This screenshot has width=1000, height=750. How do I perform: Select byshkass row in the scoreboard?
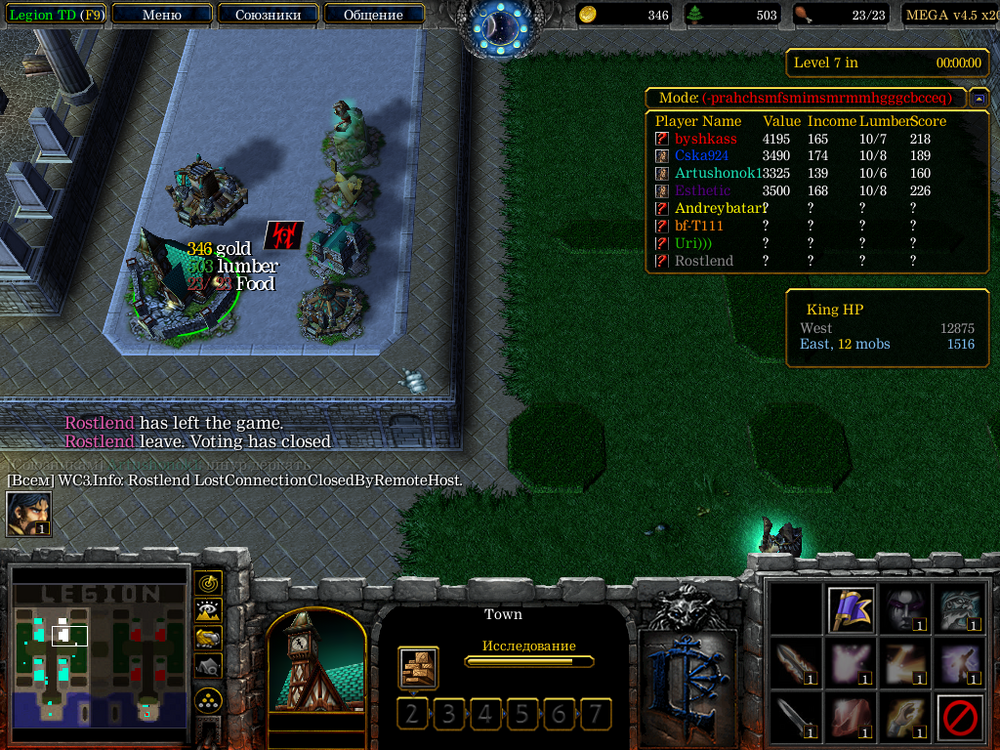pyautogui.click(x=705, y=139)
